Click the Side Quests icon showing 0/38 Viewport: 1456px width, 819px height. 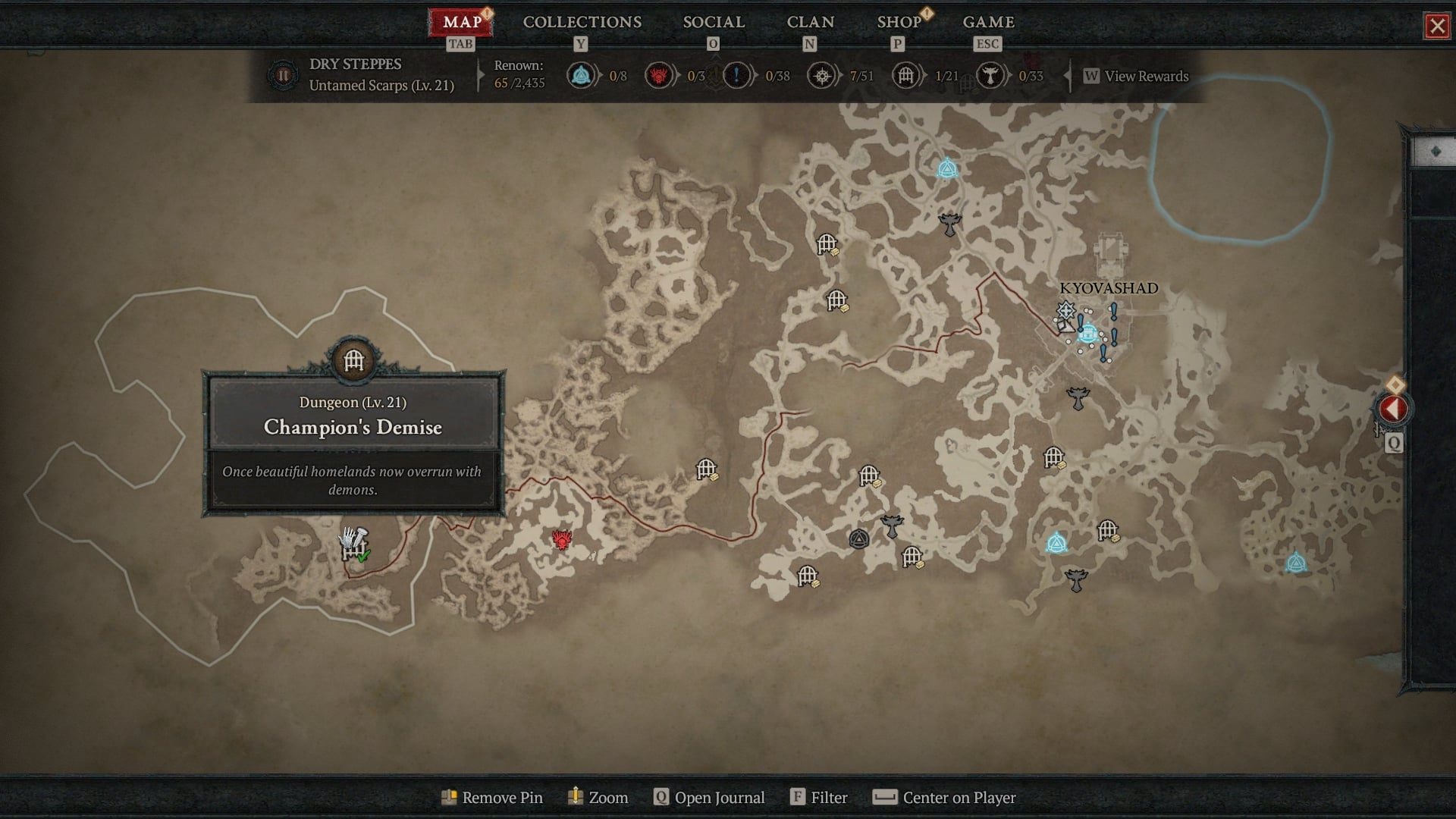736,75
